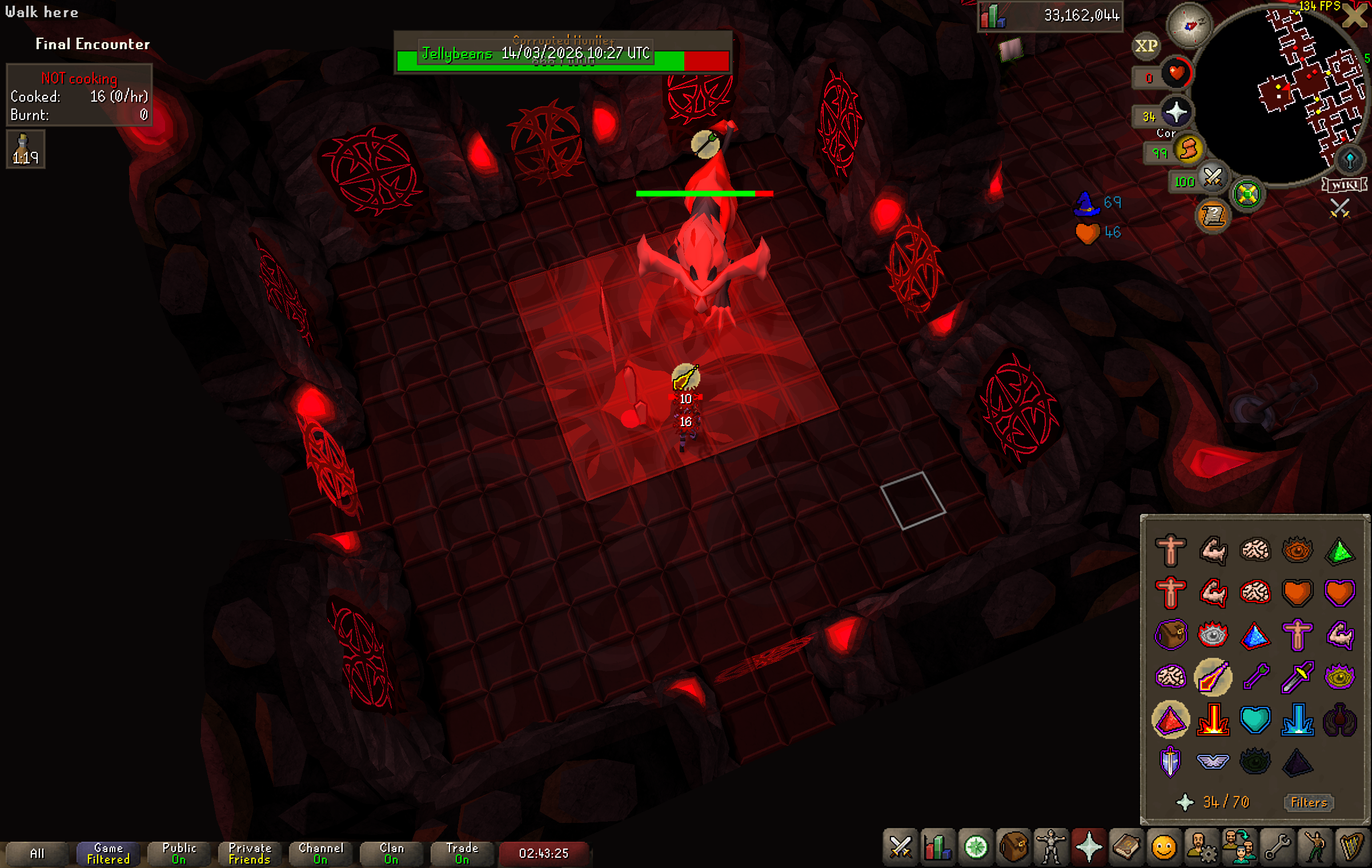Activate the special attack orb

pos(1212,178)
